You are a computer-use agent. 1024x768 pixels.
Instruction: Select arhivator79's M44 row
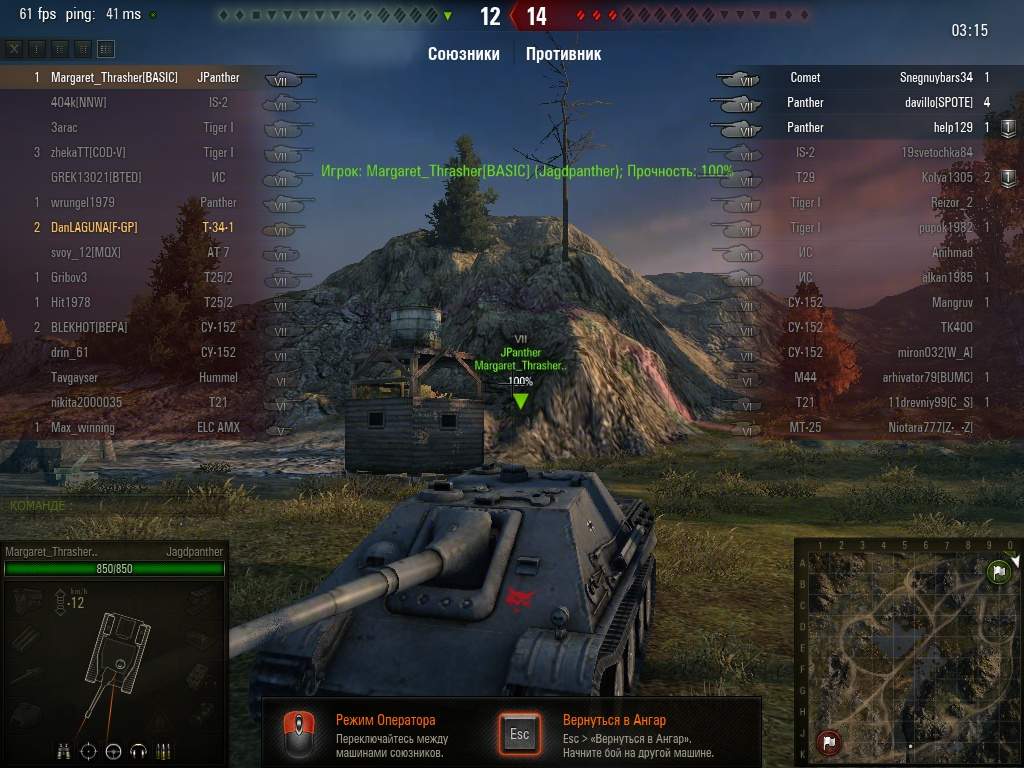point(880,377)
